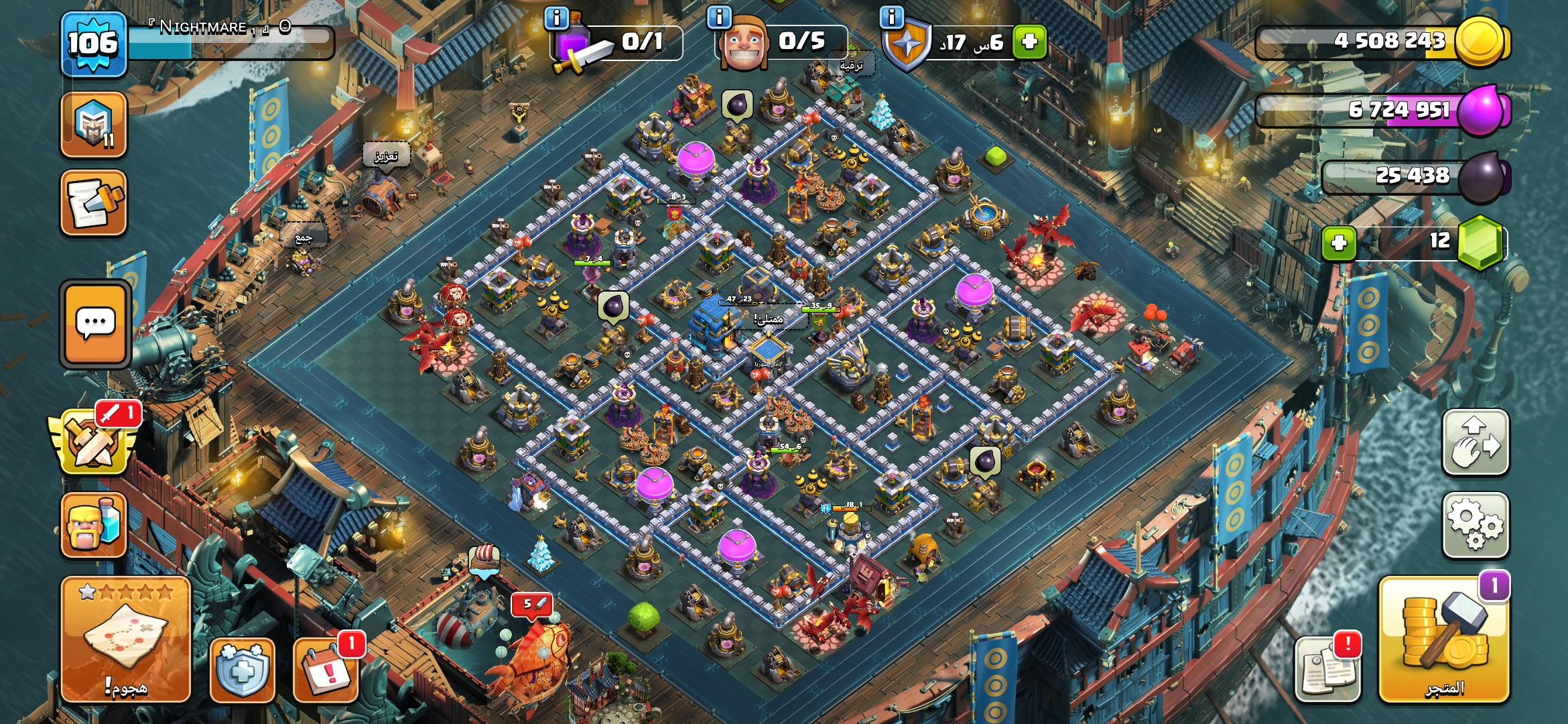Open the Attack map button
Screen dimensions: 1568x724
point(125,640)
